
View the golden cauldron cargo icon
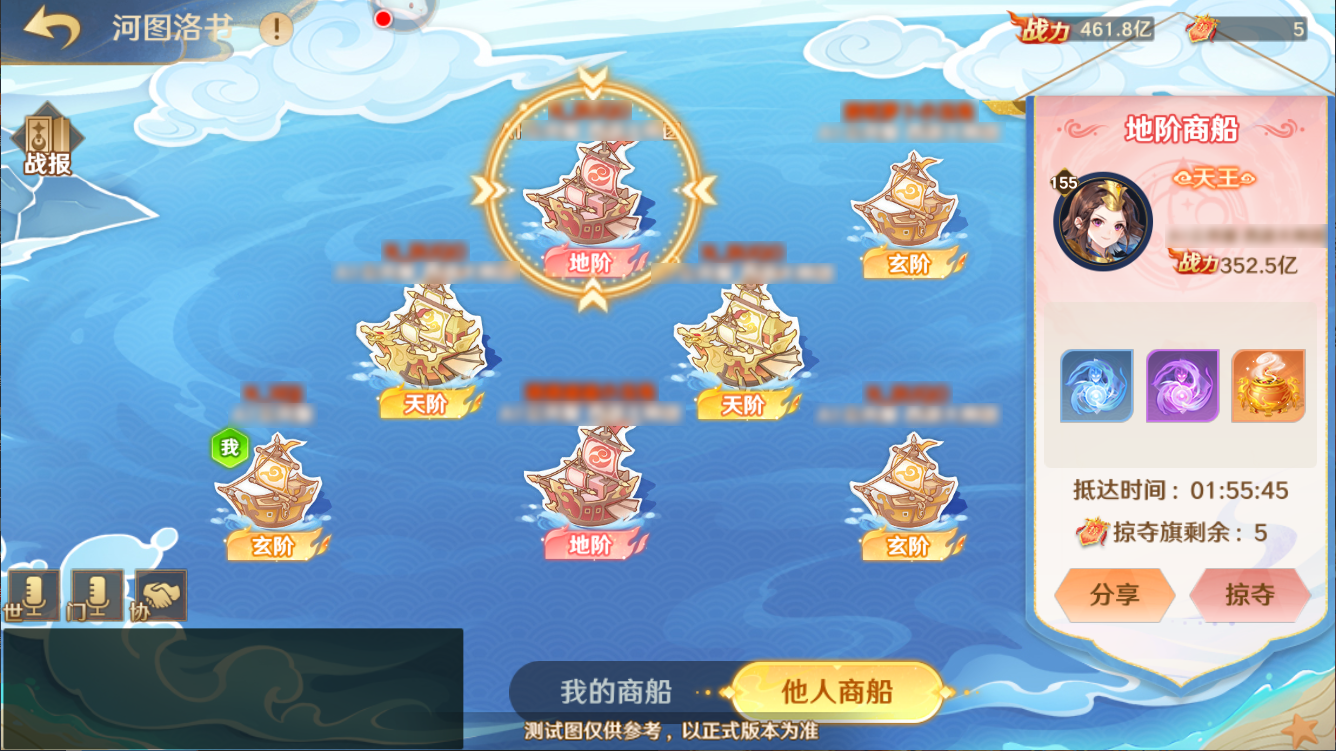1268,384
